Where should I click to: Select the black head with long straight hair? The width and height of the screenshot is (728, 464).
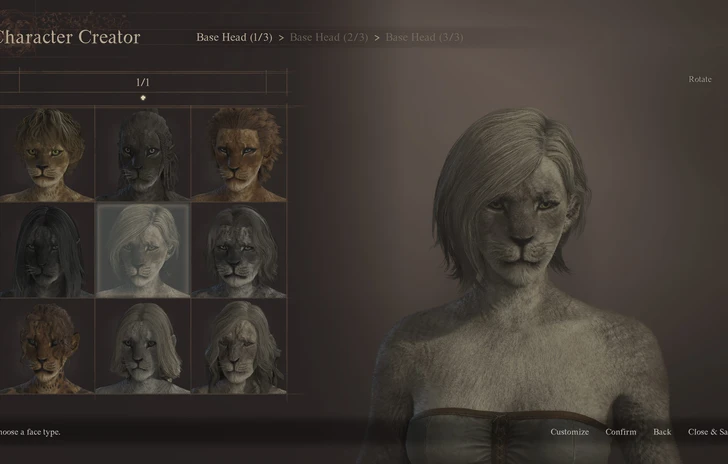click(x=47, y=250)
